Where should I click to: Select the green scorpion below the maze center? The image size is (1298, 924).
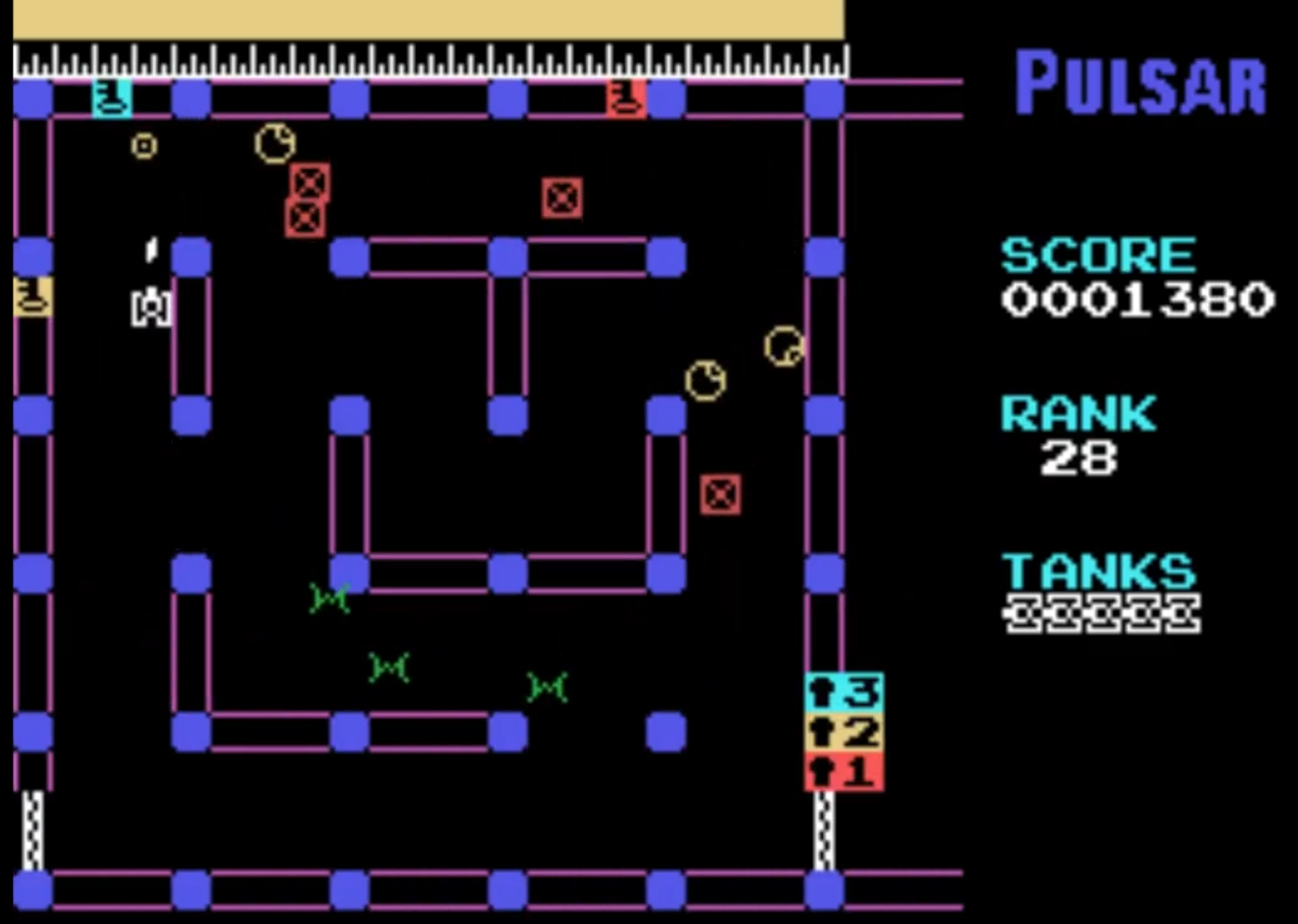point(330,598)
